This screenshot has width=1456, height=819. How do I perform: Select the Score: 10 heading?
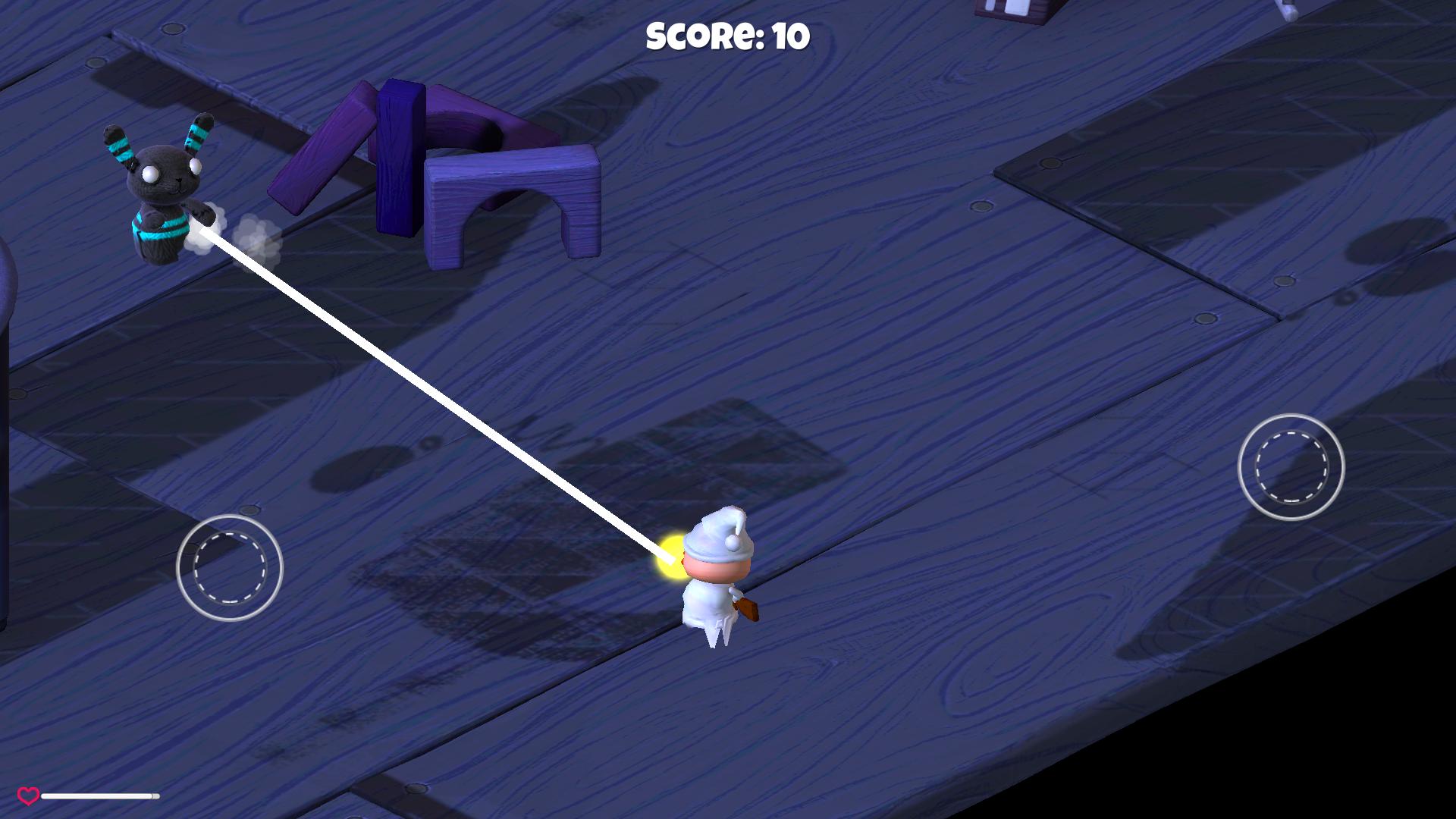point(728,36)
